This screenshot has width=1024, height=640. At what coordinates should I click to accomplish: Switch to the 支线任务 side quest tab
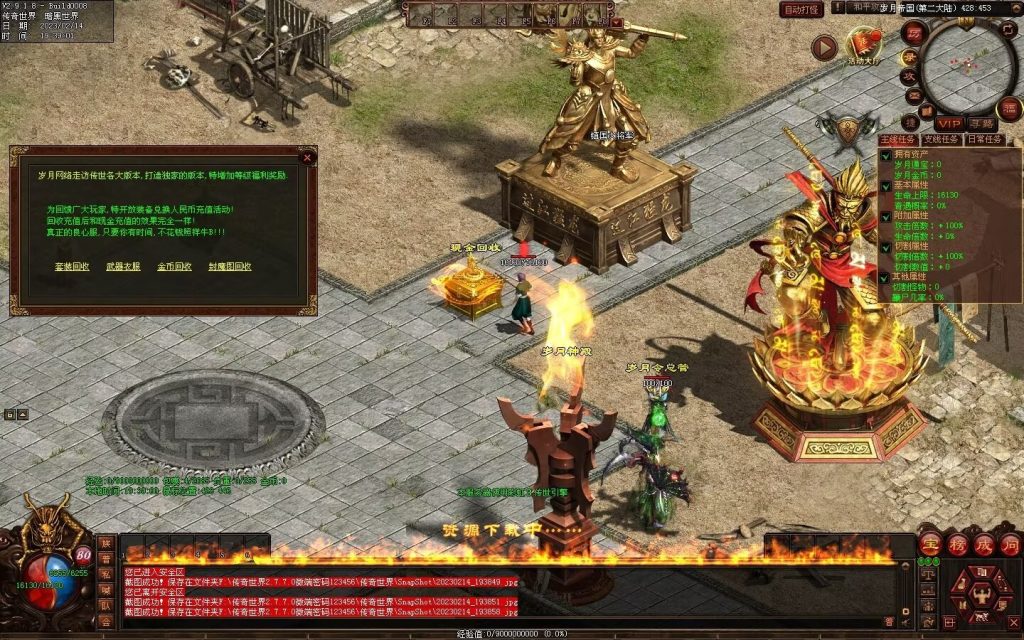pos(940,140)
